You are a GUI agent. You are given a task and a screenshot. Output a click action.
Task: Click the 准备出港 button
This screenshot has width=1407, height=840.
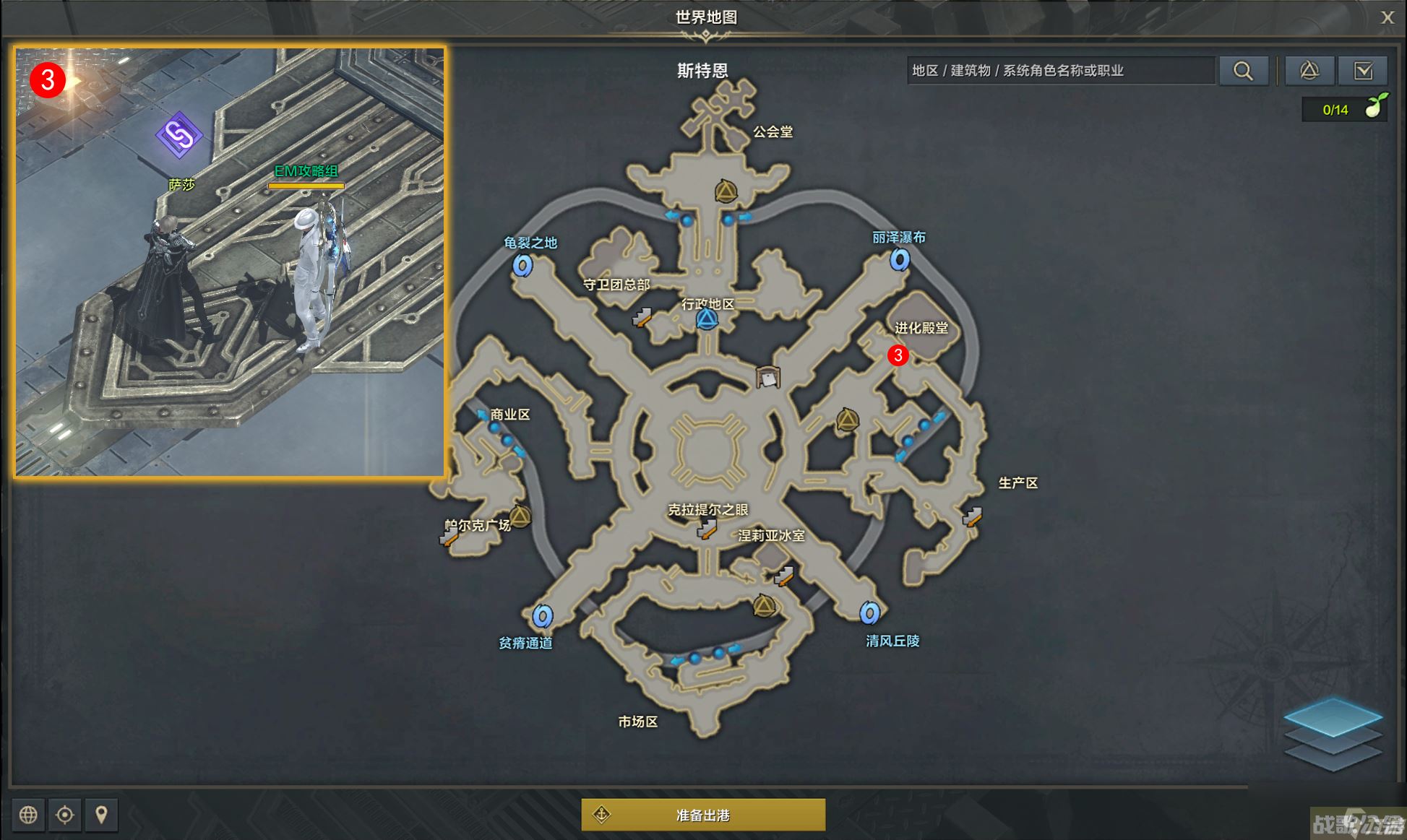tap(703, 815)
